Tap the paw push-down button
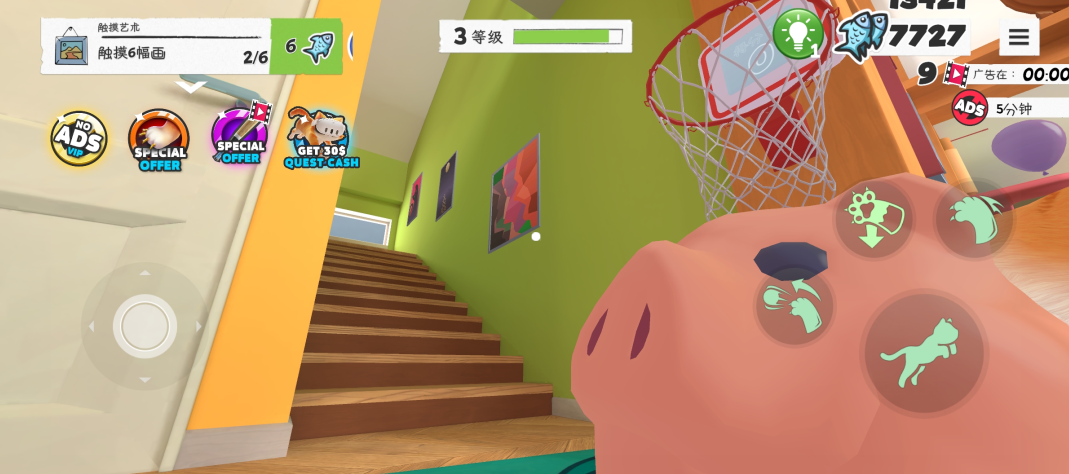Viewport: 1069px width, 474px height. tap(874, 218)
